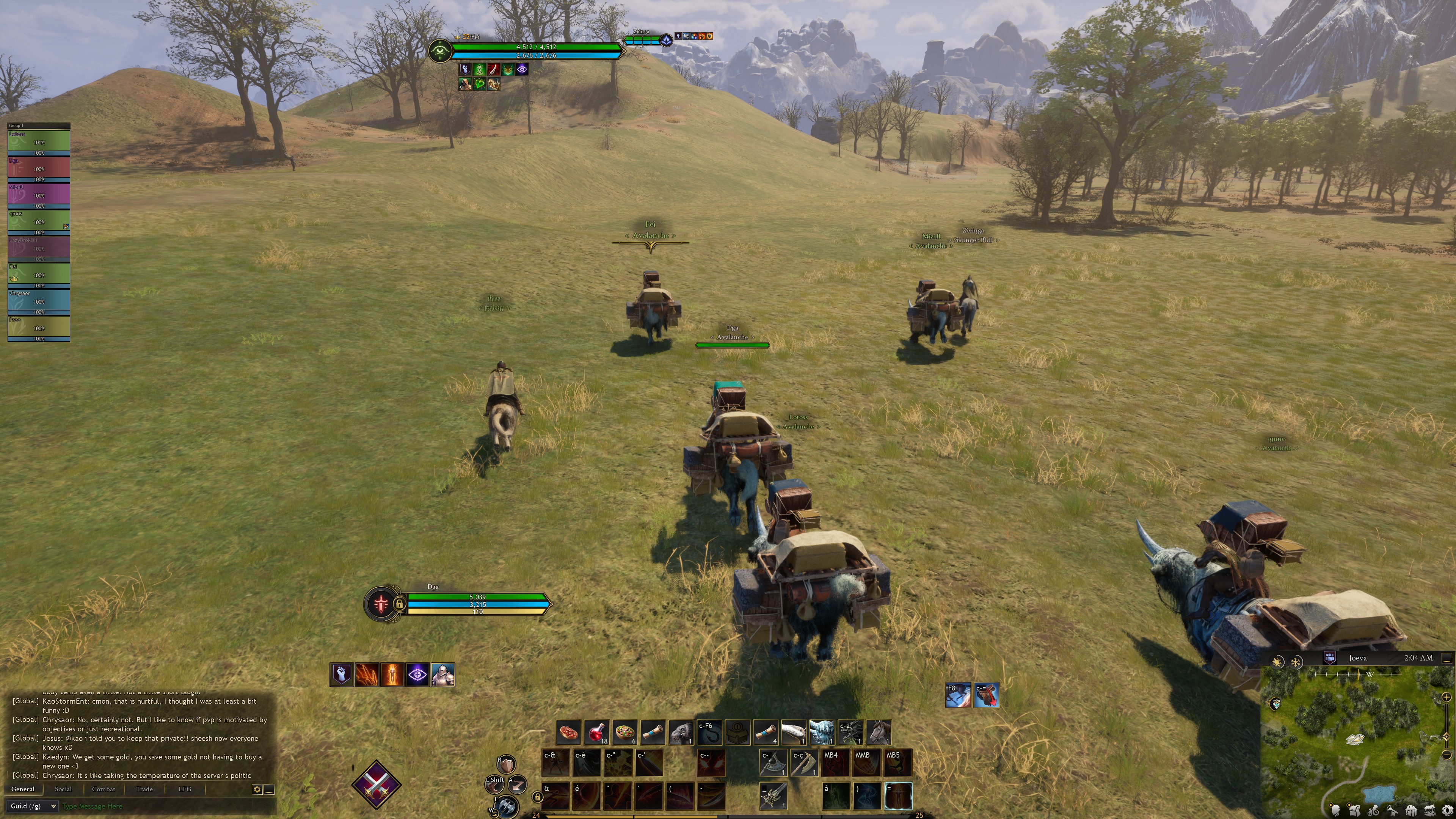Open the Combat chat tab
This screenshot has width=1456, height=819.
point(104,789)
